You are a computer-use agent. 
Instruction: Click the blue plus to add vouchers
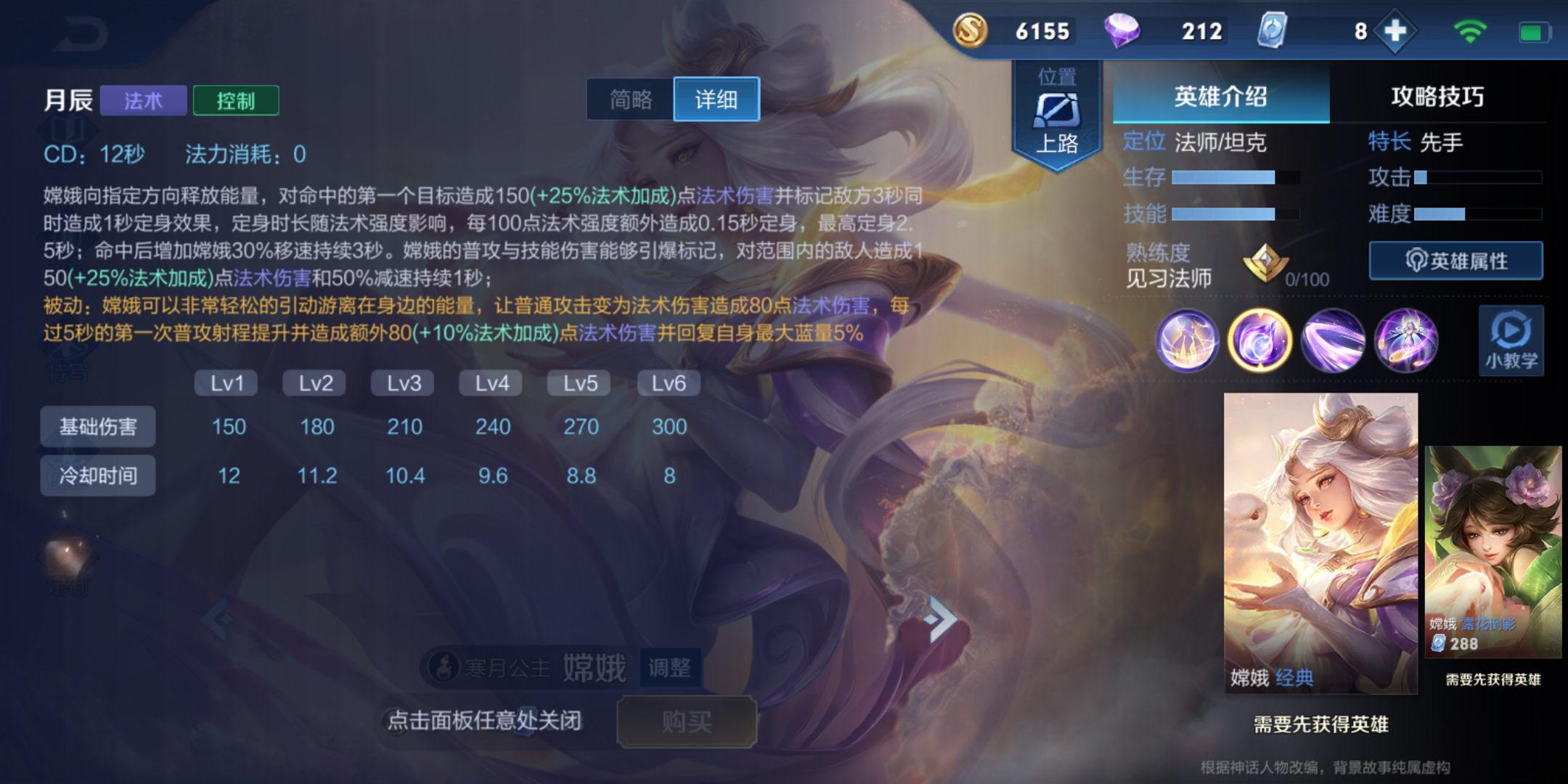click(x=1394, y=31)
